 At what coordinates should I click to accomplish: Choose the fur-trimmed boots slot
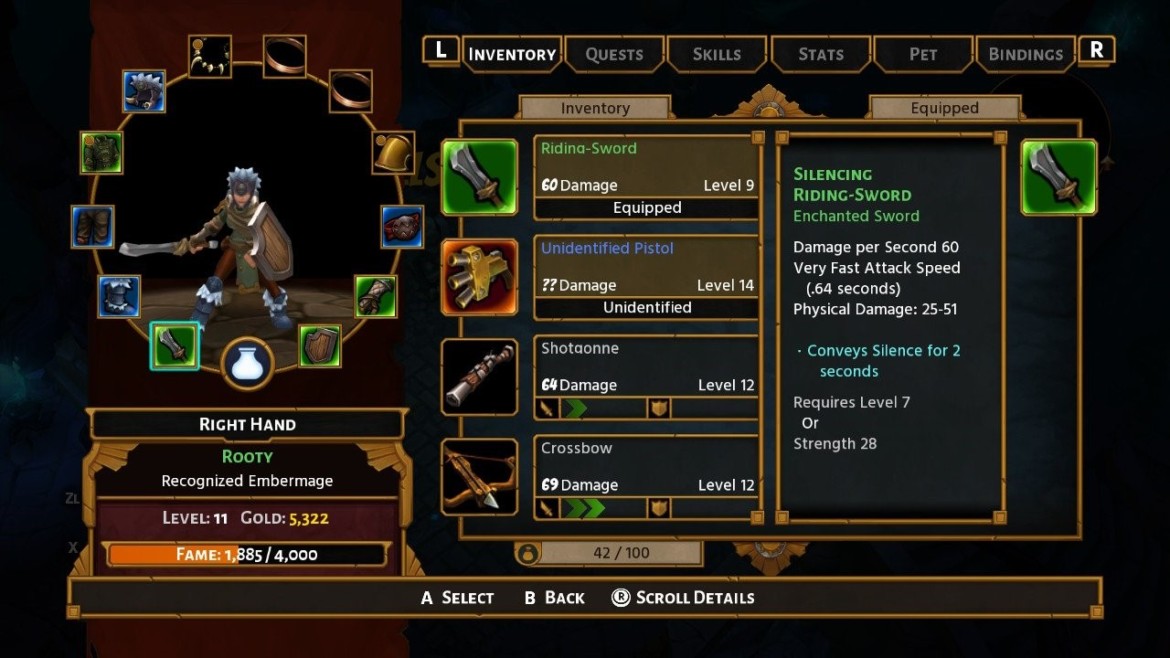(119, 296)
